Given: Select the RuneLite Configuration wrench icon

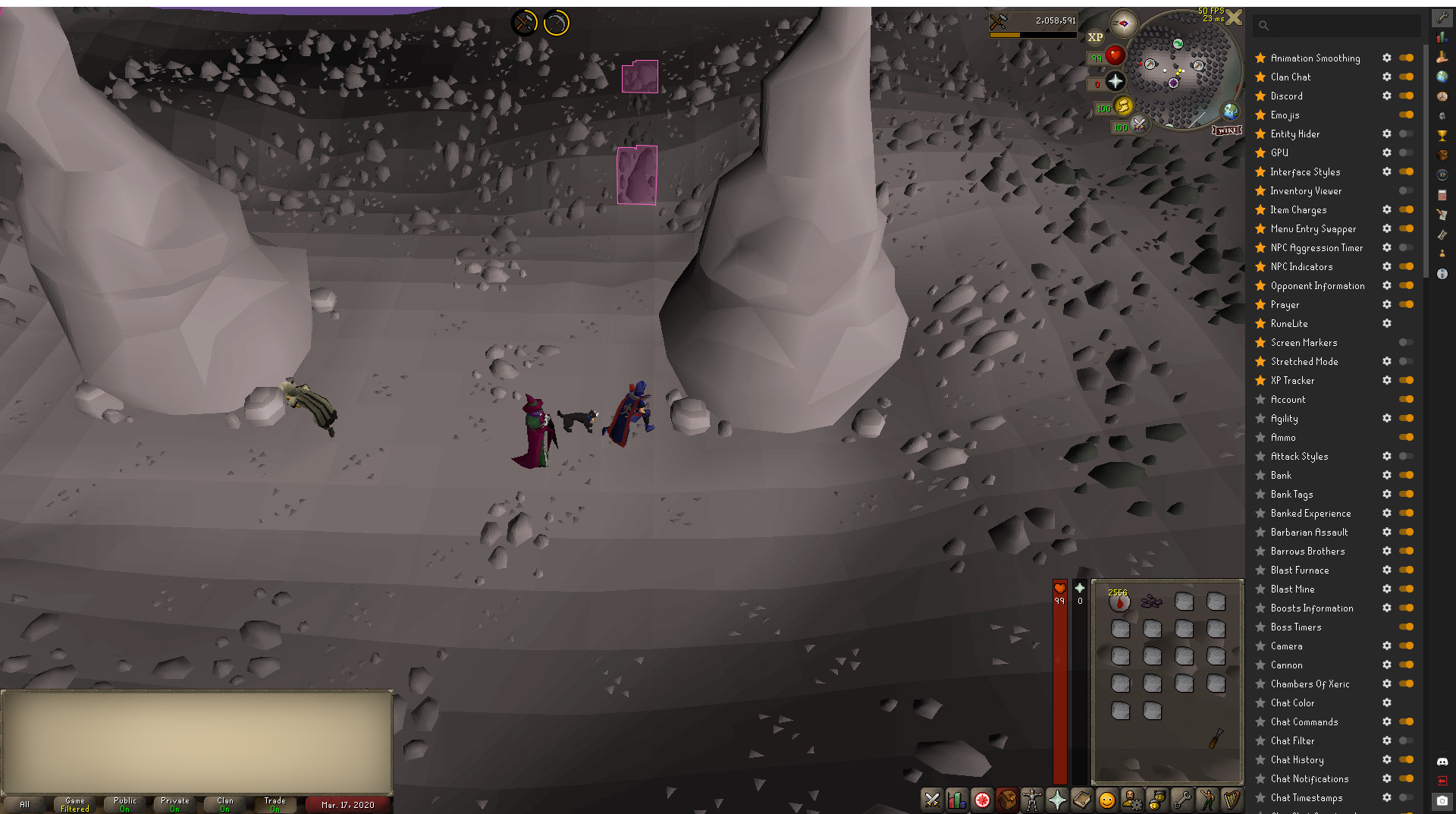Looking at the screenshot, I should point(1442,17).
